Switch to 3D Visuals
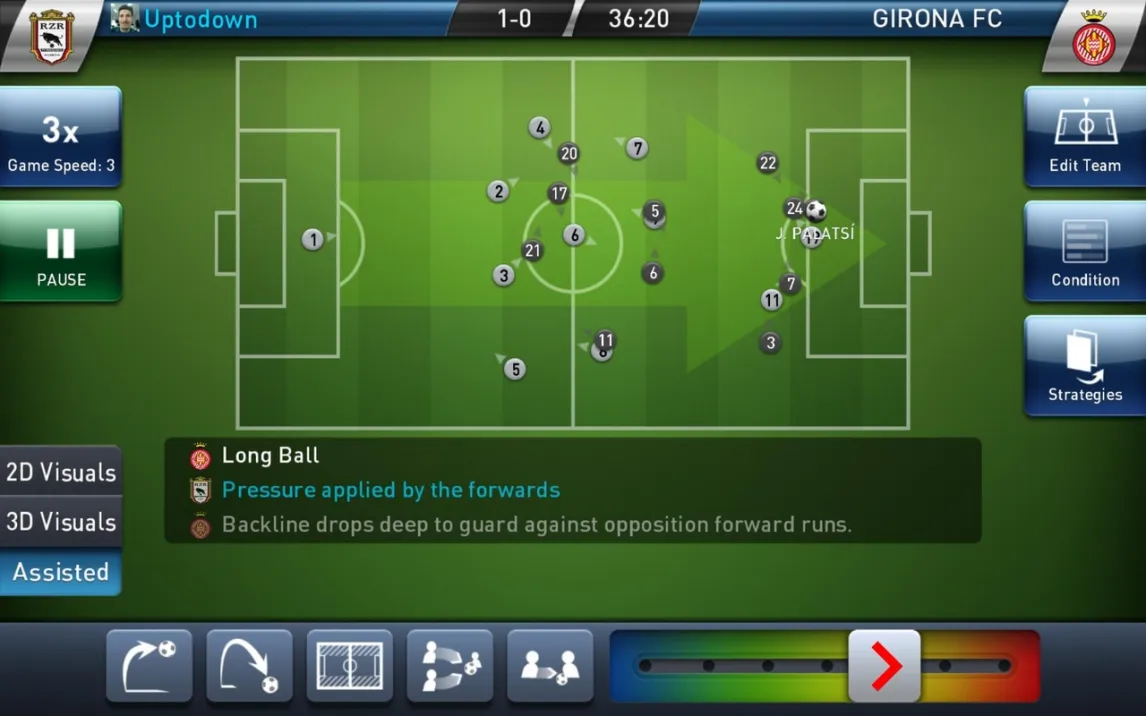Image resolution: width=1146 pixels, height=716 pixels. click(x=61, y=522)
